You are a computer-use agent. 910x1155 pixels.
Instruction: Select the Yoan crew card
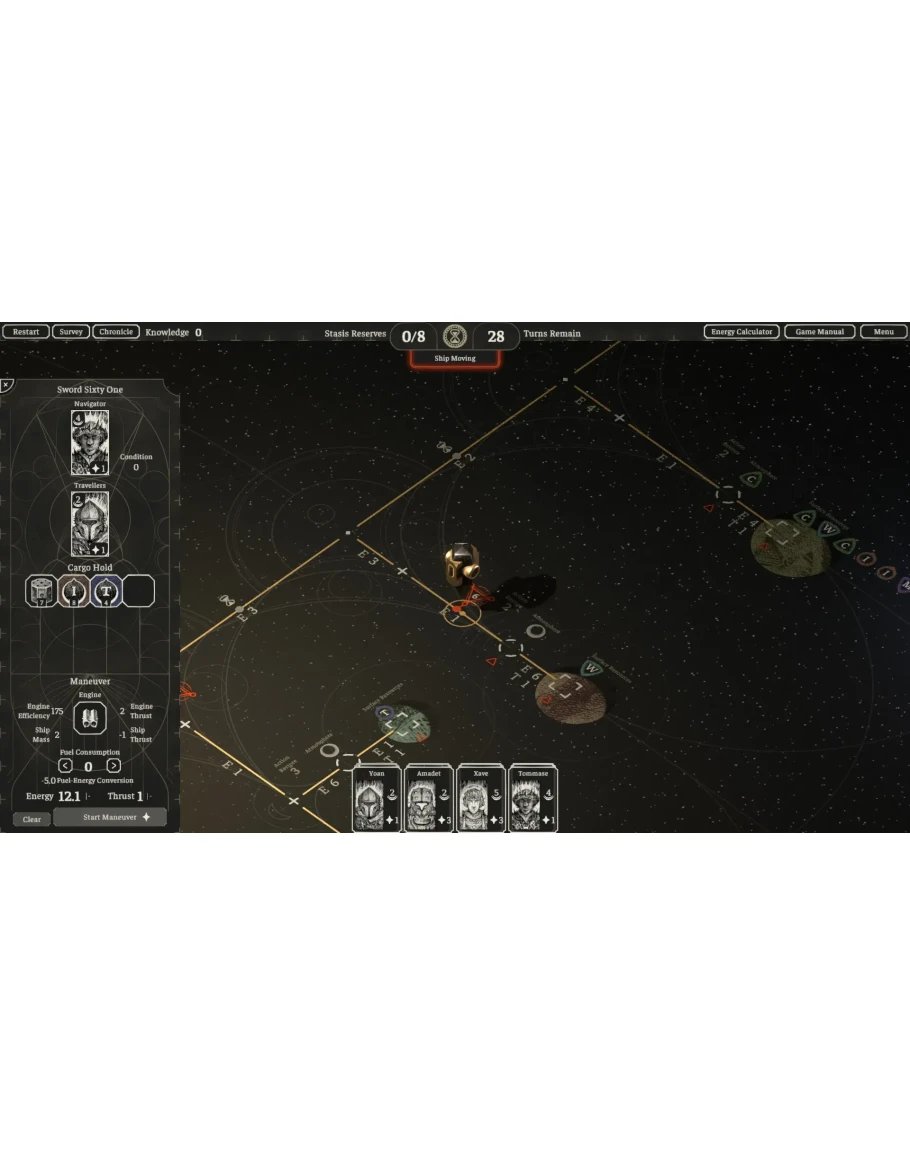pos(377,799)
